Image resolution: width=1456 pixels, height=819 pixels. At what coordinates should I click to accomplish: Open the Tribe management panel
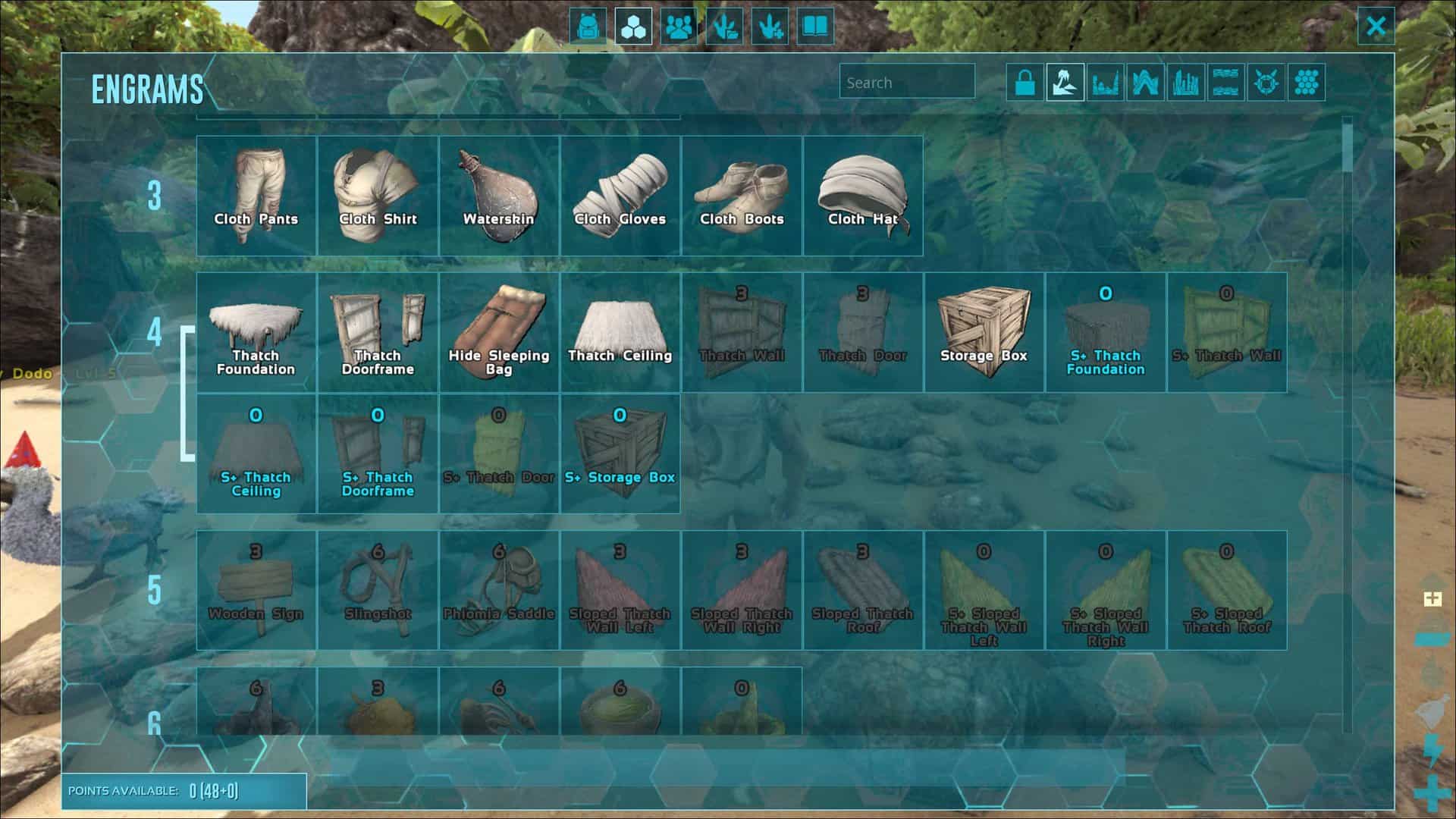679,27
